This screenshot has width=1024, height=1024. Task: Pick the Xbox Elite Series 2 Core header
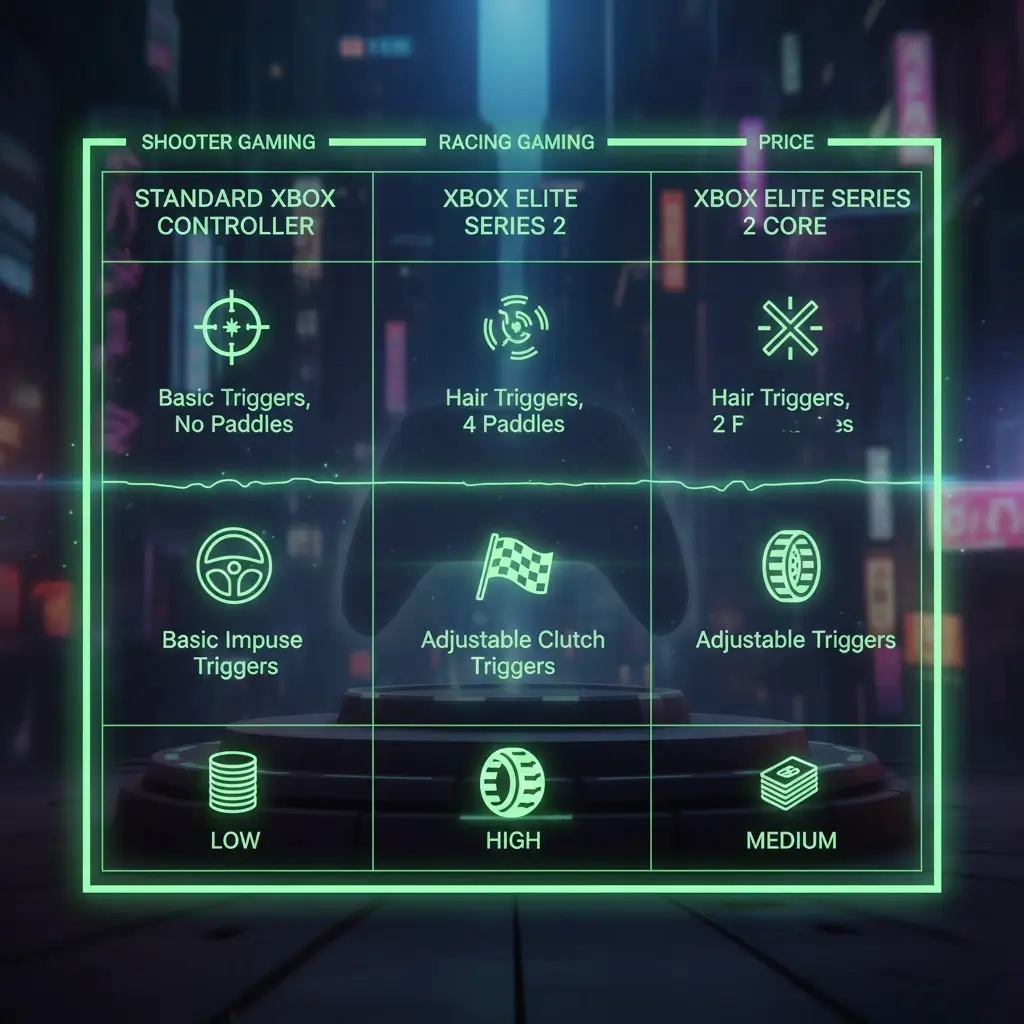point(786,212)
